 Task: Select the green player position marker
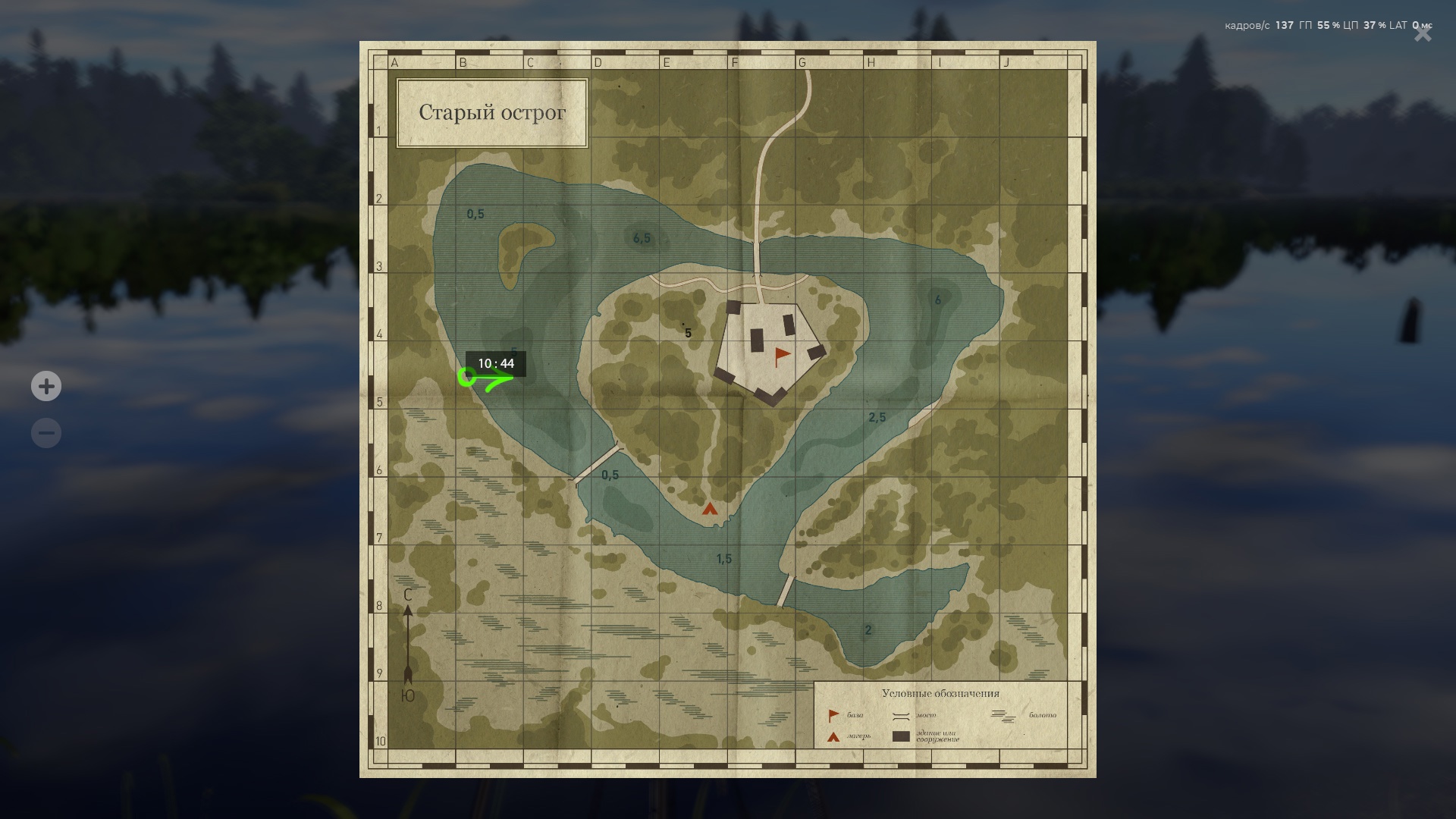click(467, 376)
